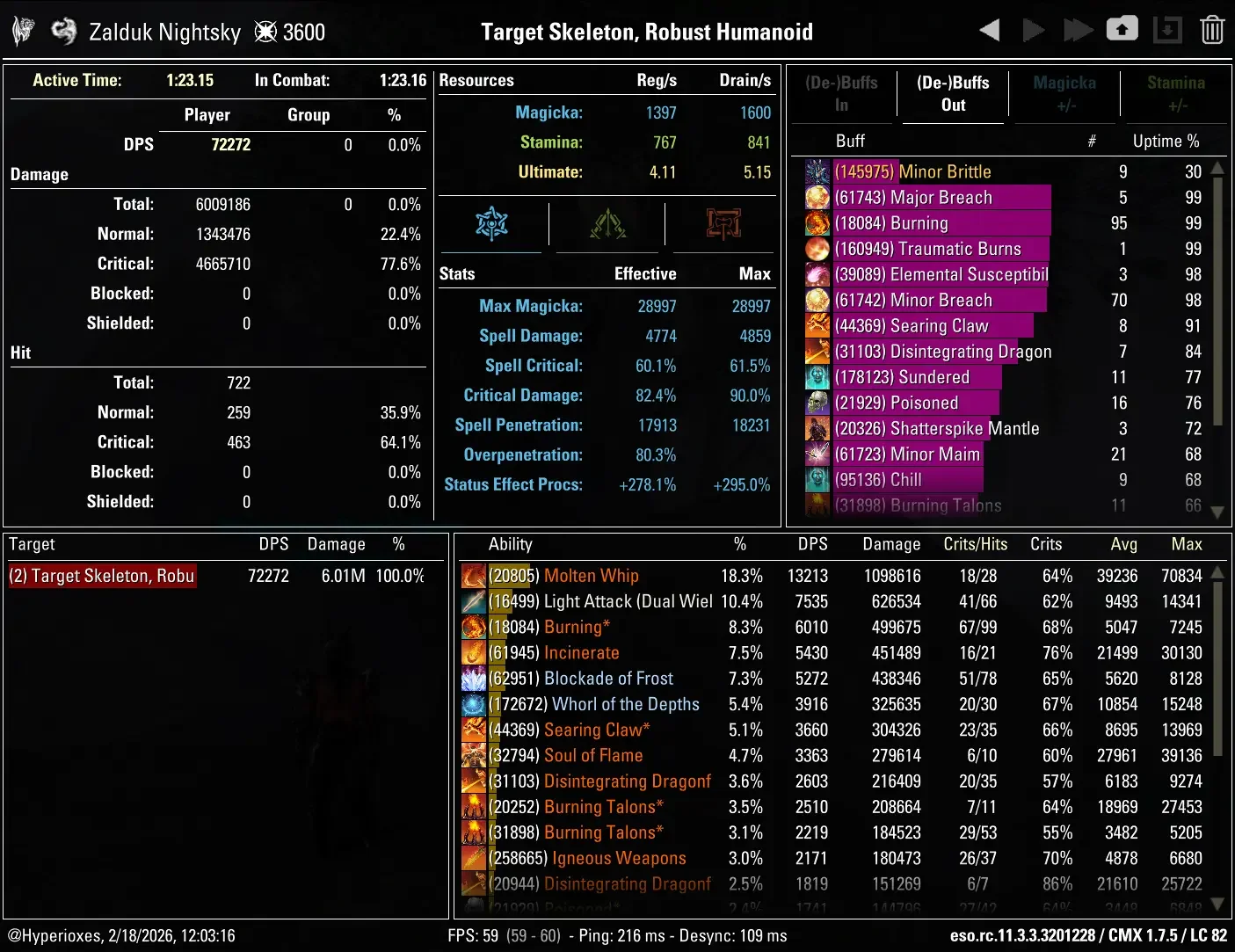The height and width of the screenshot is (952, 1235).
Task: Click the ability list scrollbar up arrow
Action: point(1217,571)
